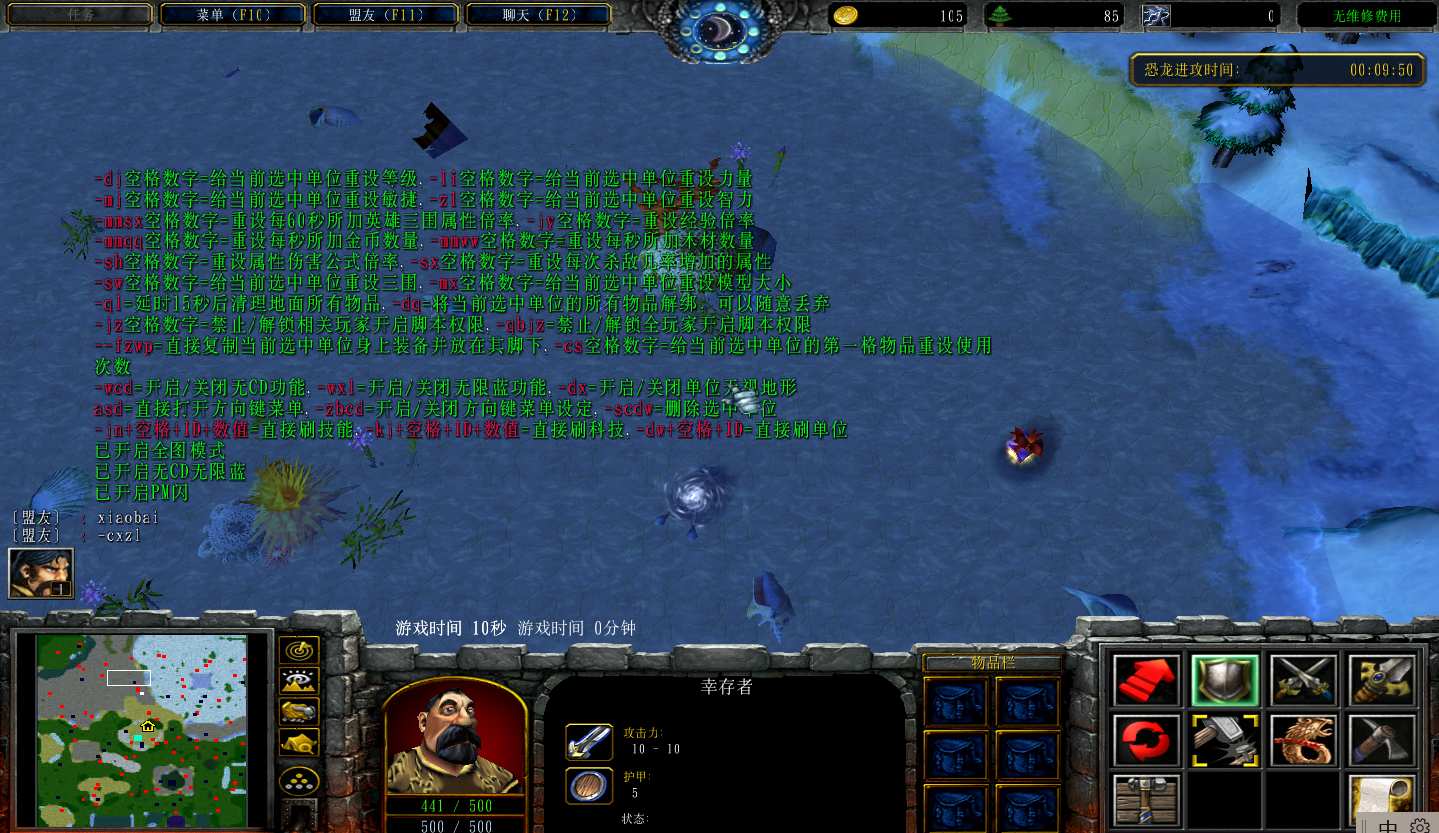This screenshot has width=1439, height=833.
Task: Activate the red arrow Move command
Action: pyautogui.click(x=1147, y=681)
